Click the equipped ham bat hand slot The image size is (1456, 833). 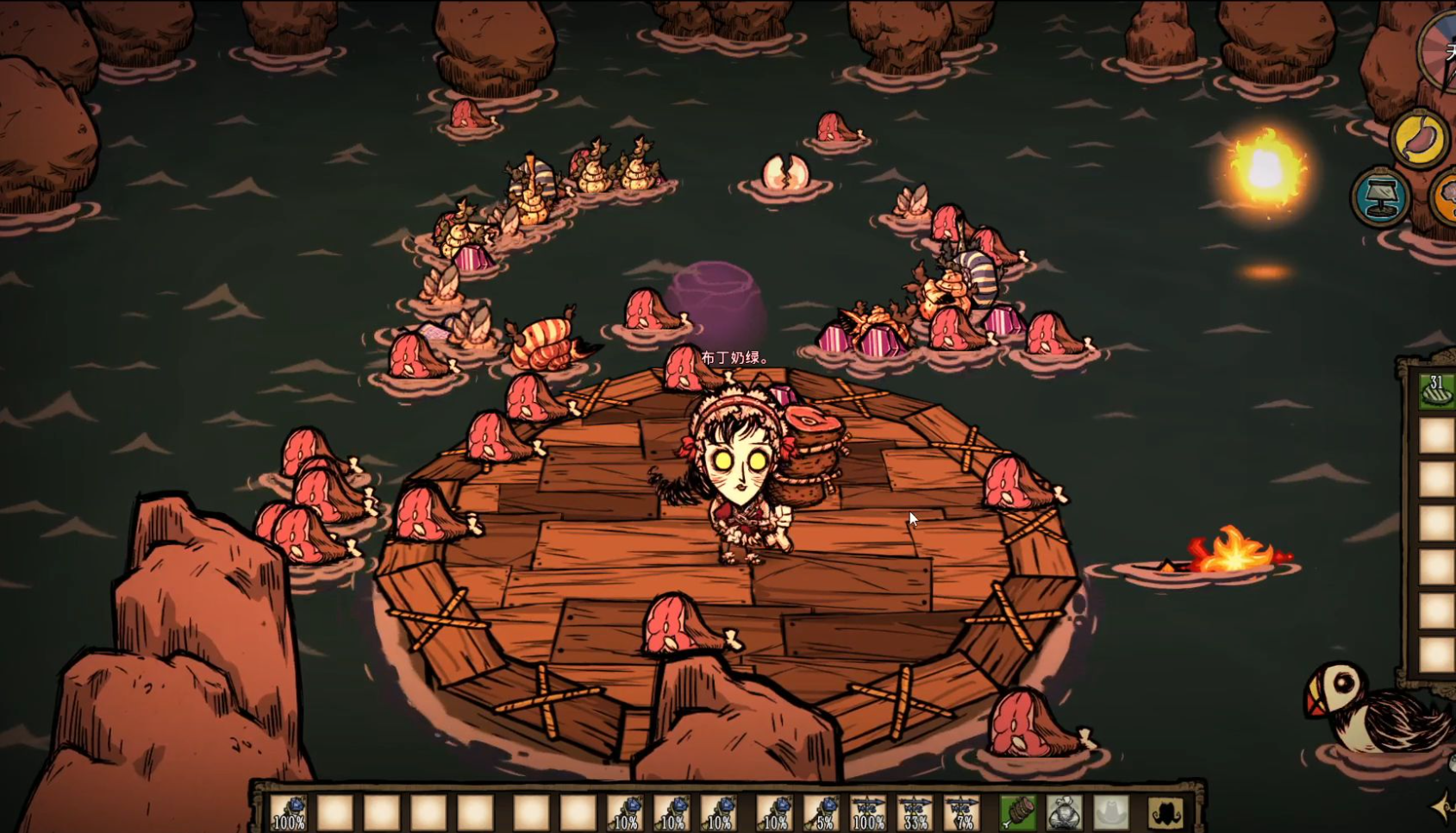coord(1018,812)
